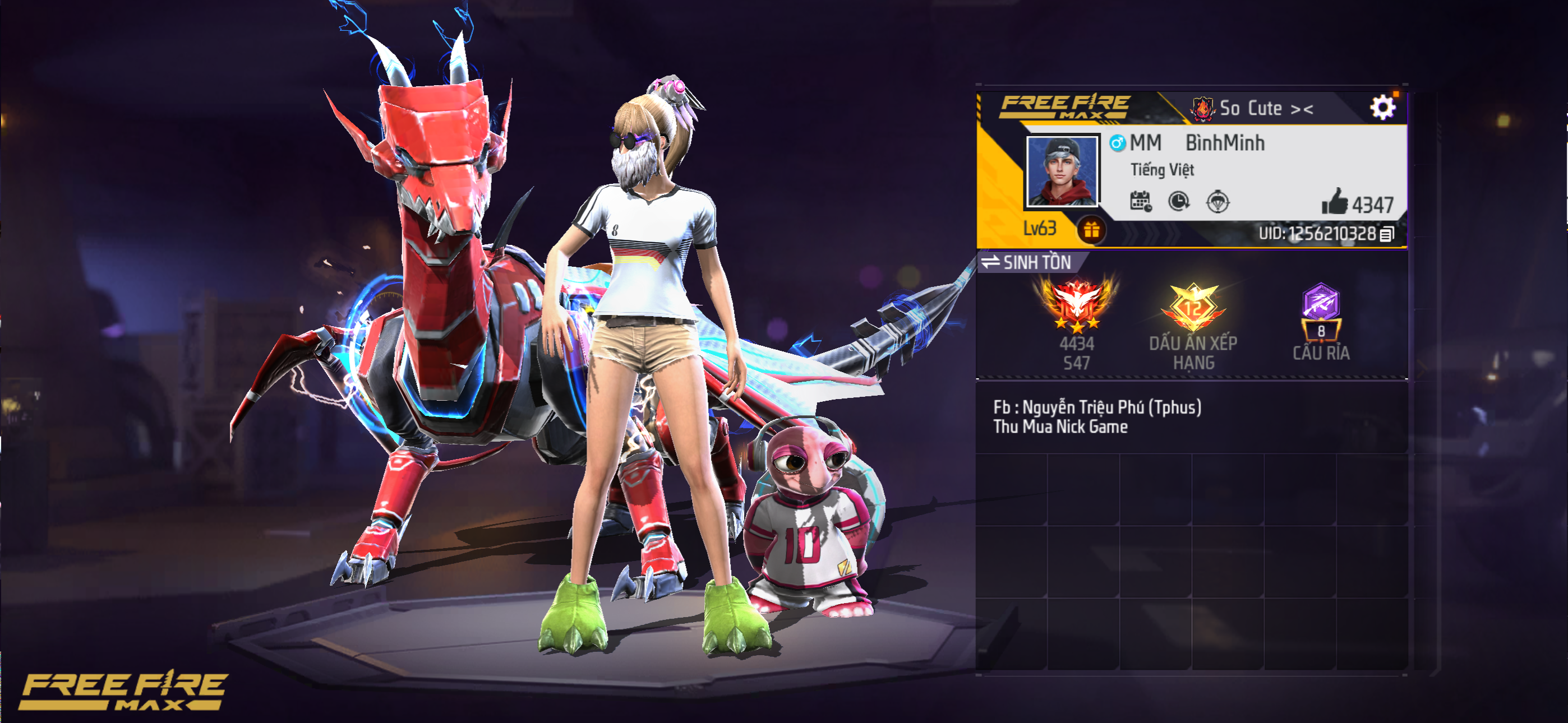Image resolution: width=1568 pixels, height=723 pixels.
Task: Click the player avatar portrait
Action: [x=1062, y=171]
